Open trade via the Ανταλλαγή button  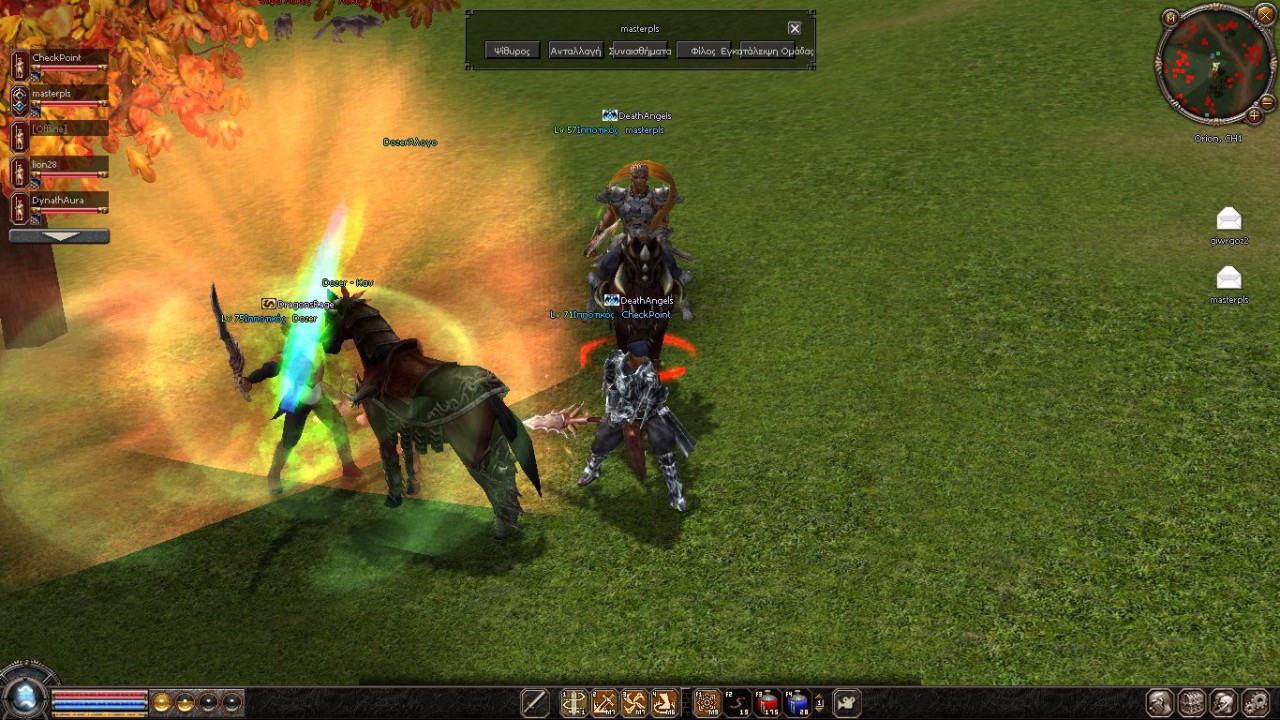(x=575, y=51)
